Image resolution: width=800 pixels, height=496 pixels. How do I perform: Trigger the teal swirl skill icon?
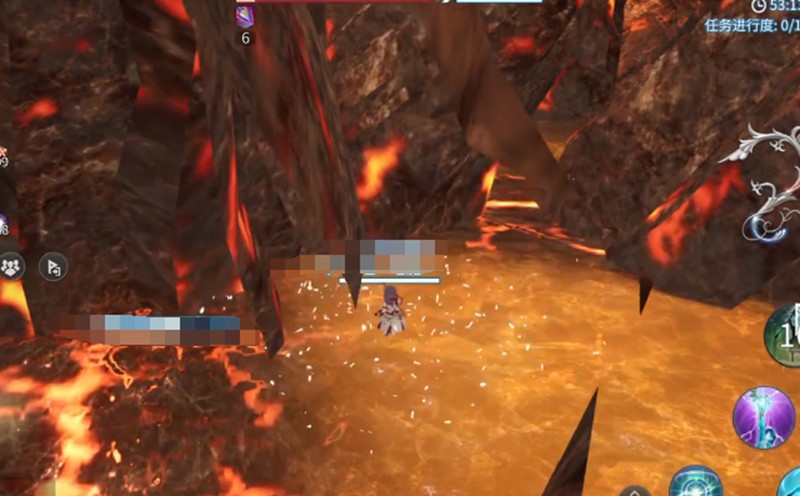(x=697, y=484)
